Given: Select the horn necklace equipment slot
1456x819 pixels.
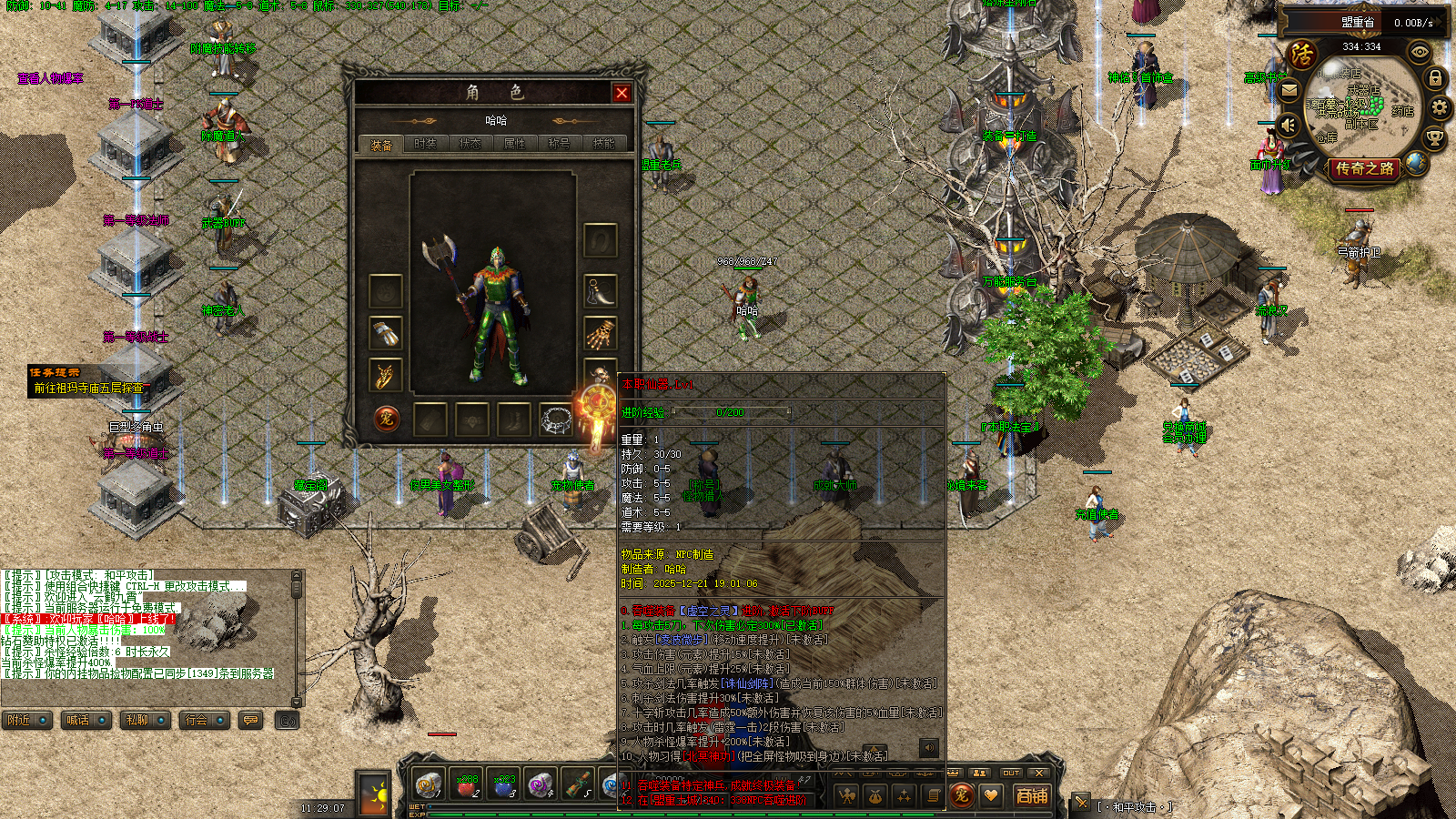Looking at the screenshot, I should tap(600, 291).
